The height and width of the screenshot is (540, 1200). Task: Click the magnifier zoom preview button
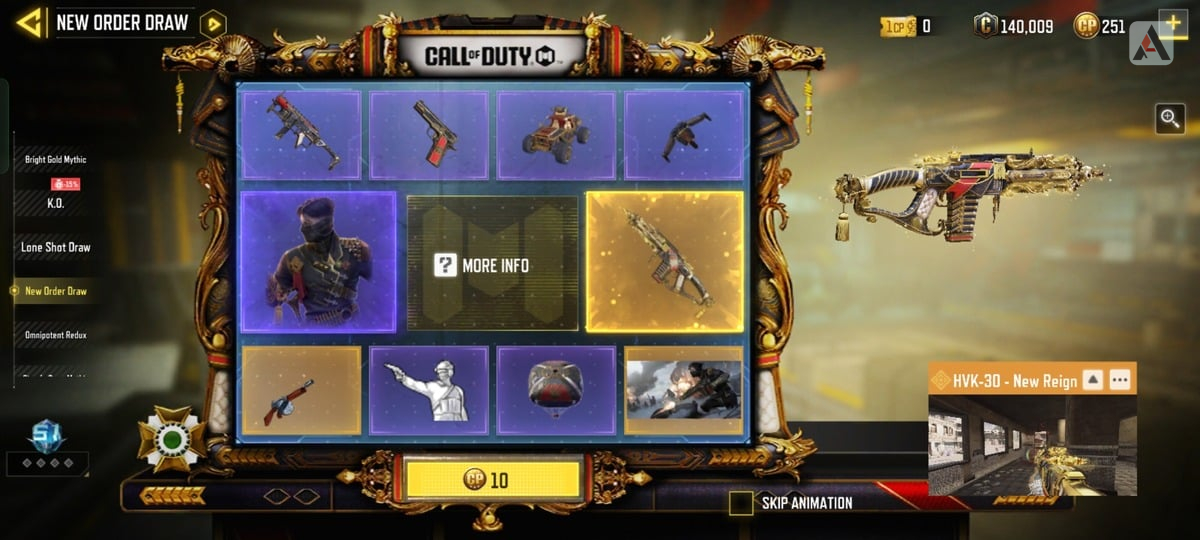pyautogui.click(x=1170, y=119)
